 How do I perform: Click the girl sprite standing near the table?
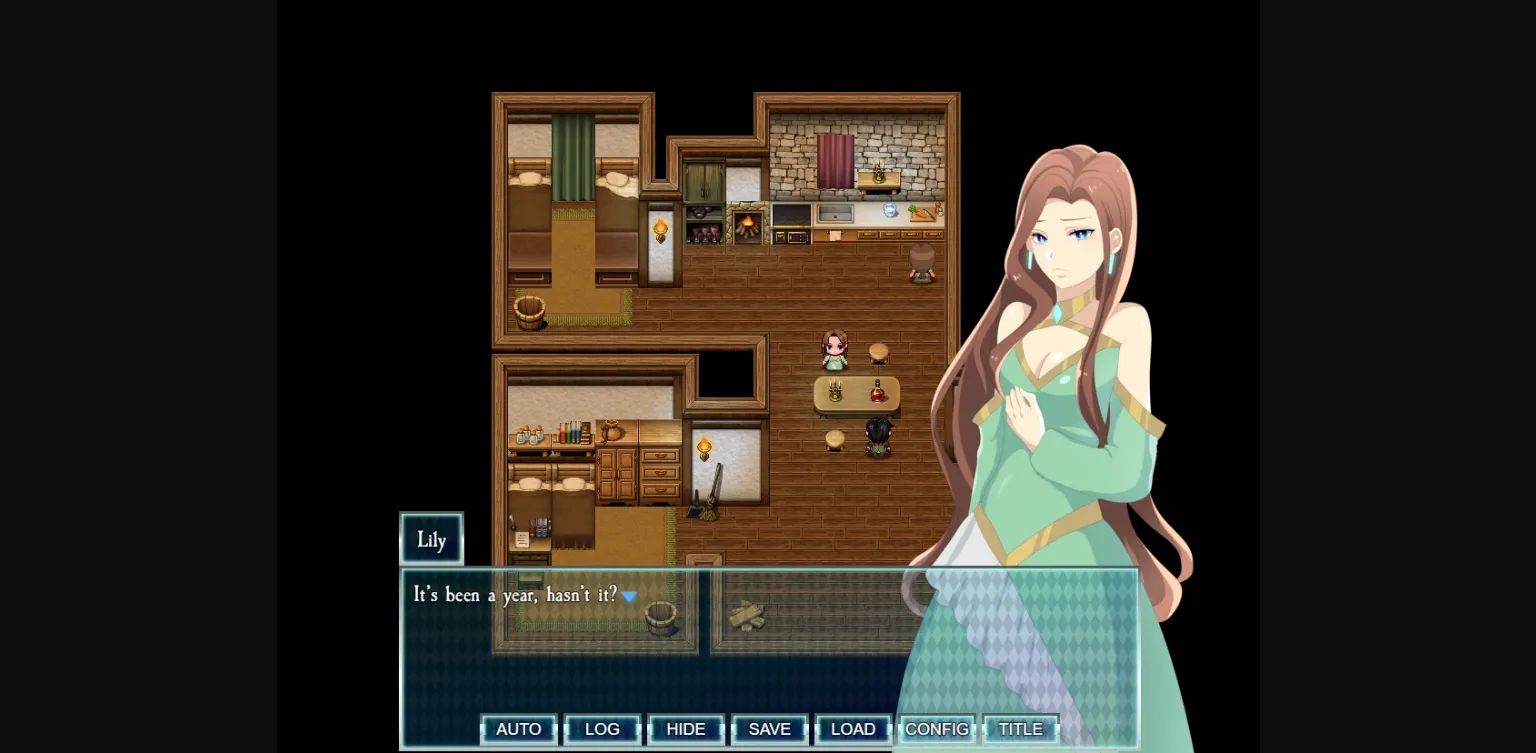click(x=835, y=350)
